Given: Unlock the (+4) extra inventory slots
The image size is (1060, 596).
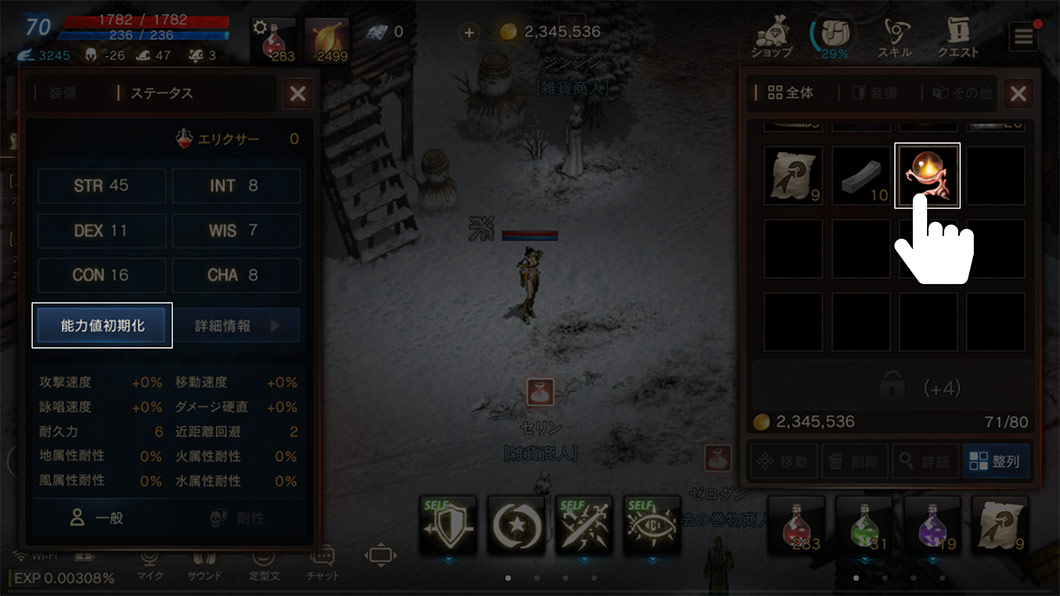Looking at the screenshot, I should (x=892, y=387).
